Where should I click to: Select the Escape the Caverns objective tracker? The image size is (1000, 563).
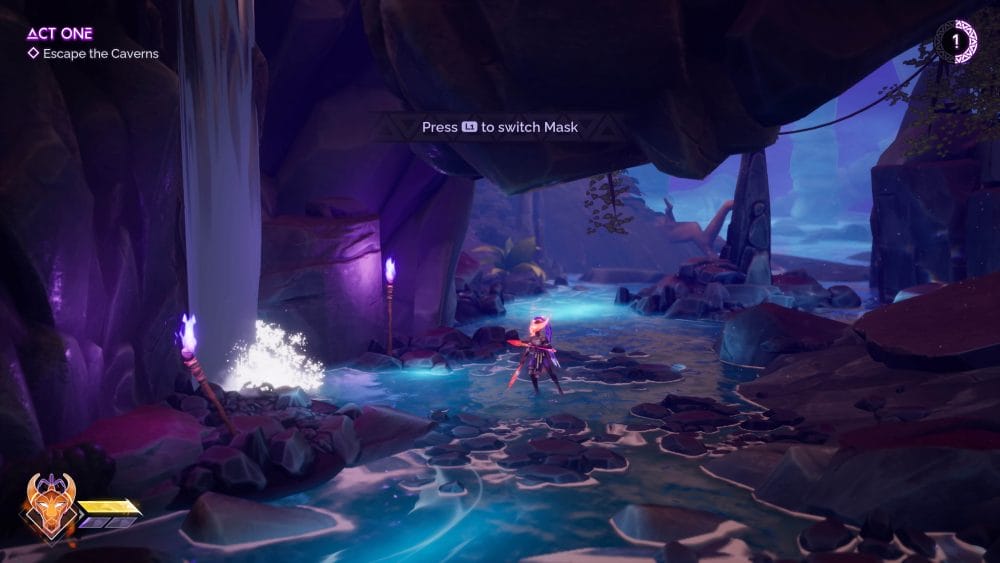(93, 54)
